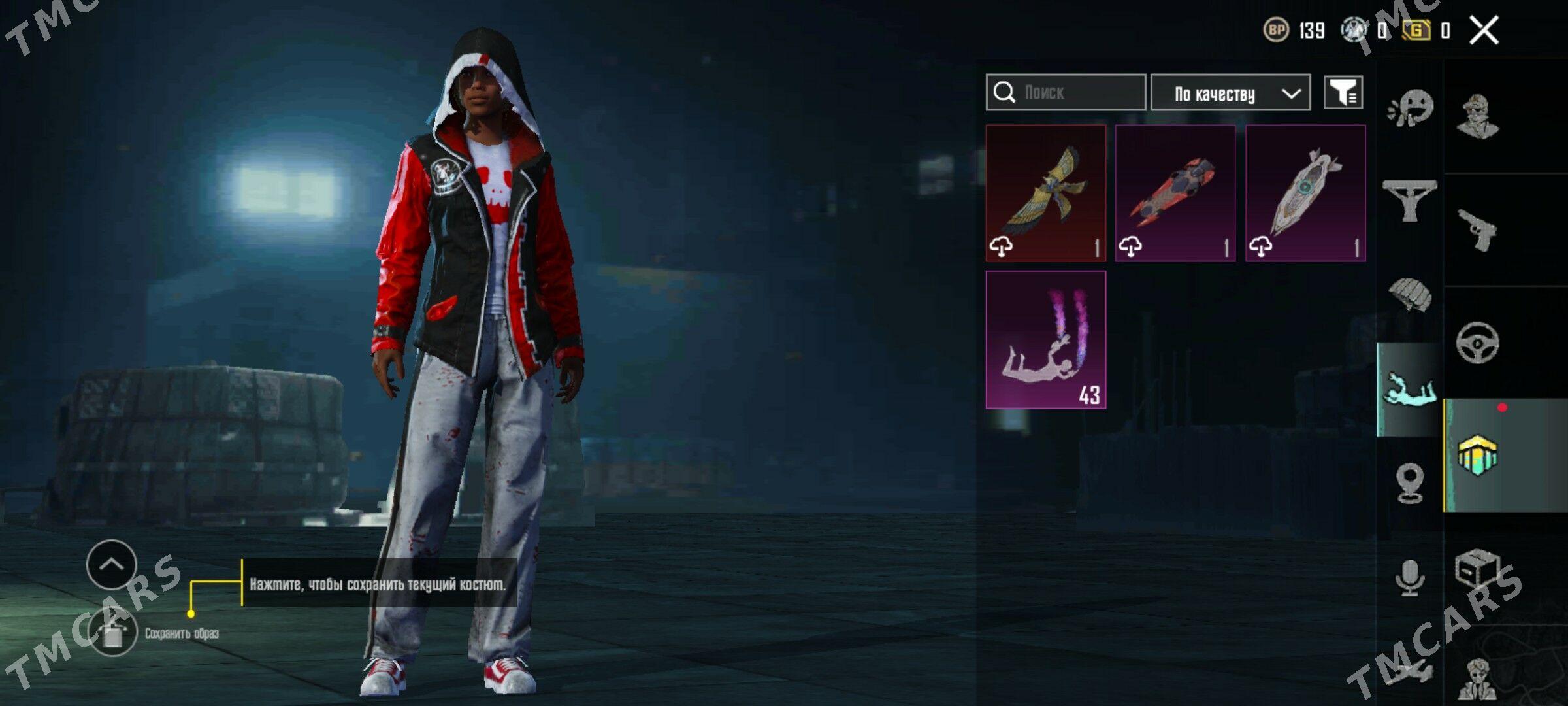
Task: Select the white airship glider item
Action: (1305, 193)
